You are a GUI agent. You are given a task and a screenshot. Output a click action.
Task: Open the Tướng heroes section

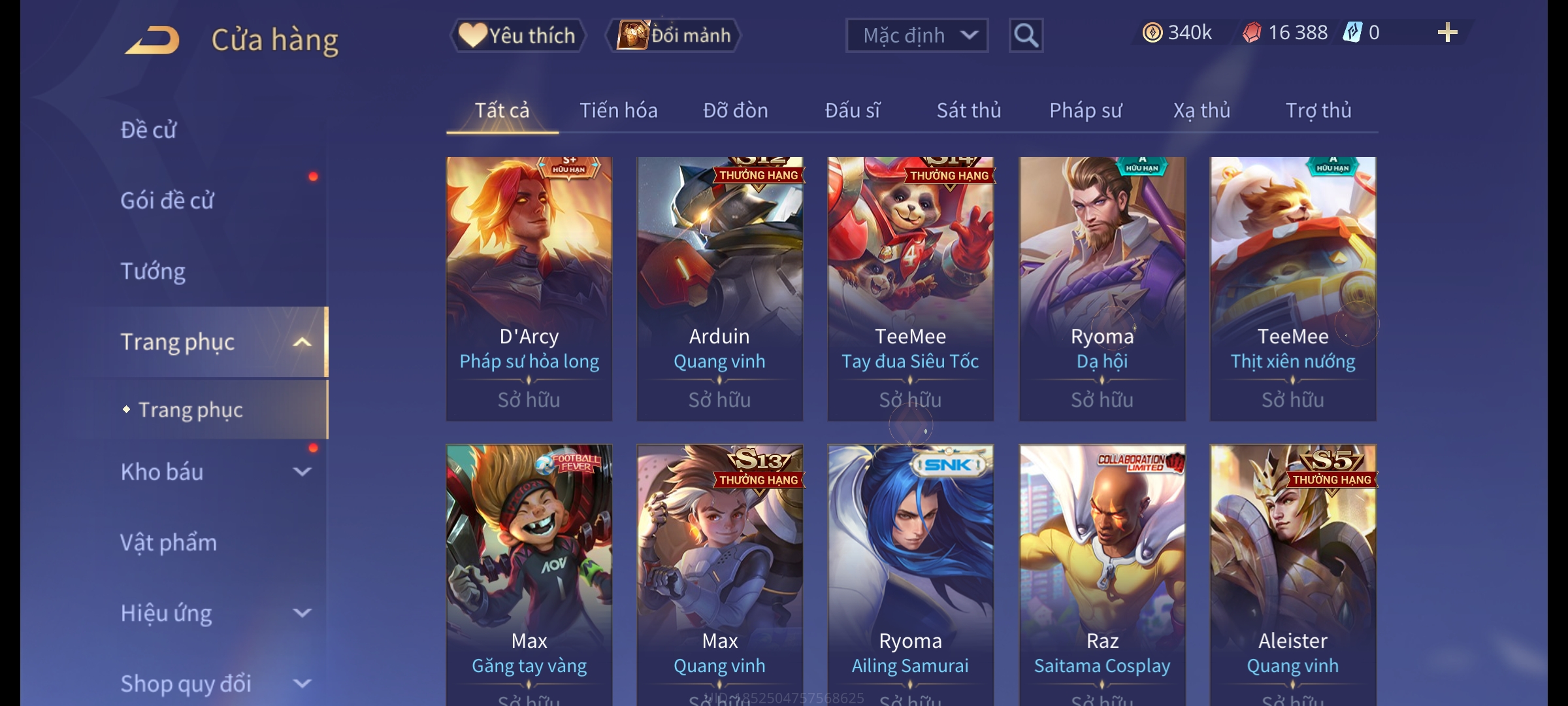pyautogui.click(x=153, y=271)
